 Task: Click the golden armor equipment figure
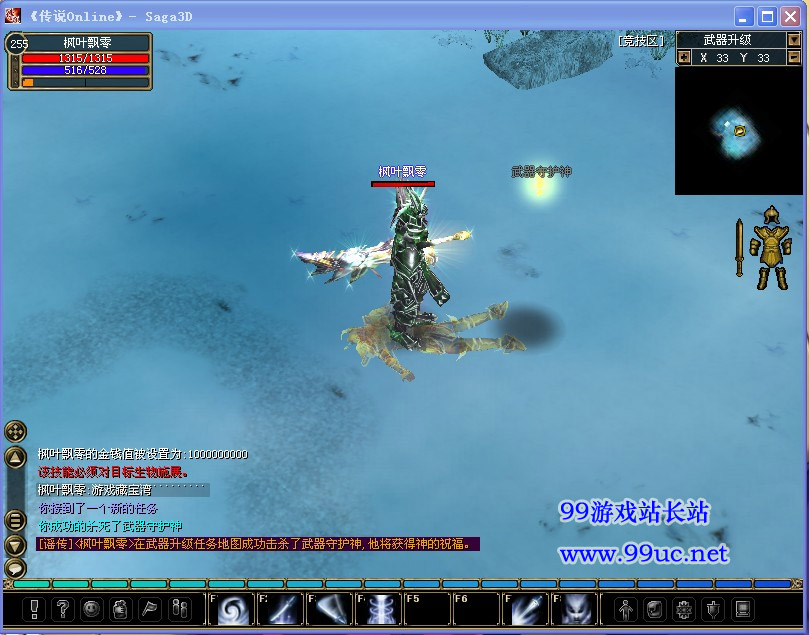click(x=771, y=248)
